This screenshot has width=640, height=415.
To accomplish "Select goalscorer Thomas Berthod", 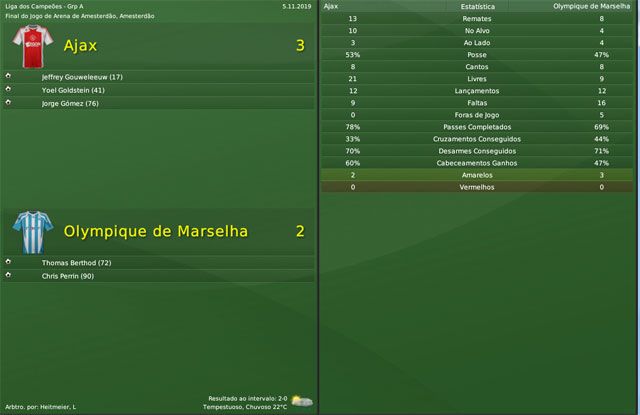I will tap(76, 263).
